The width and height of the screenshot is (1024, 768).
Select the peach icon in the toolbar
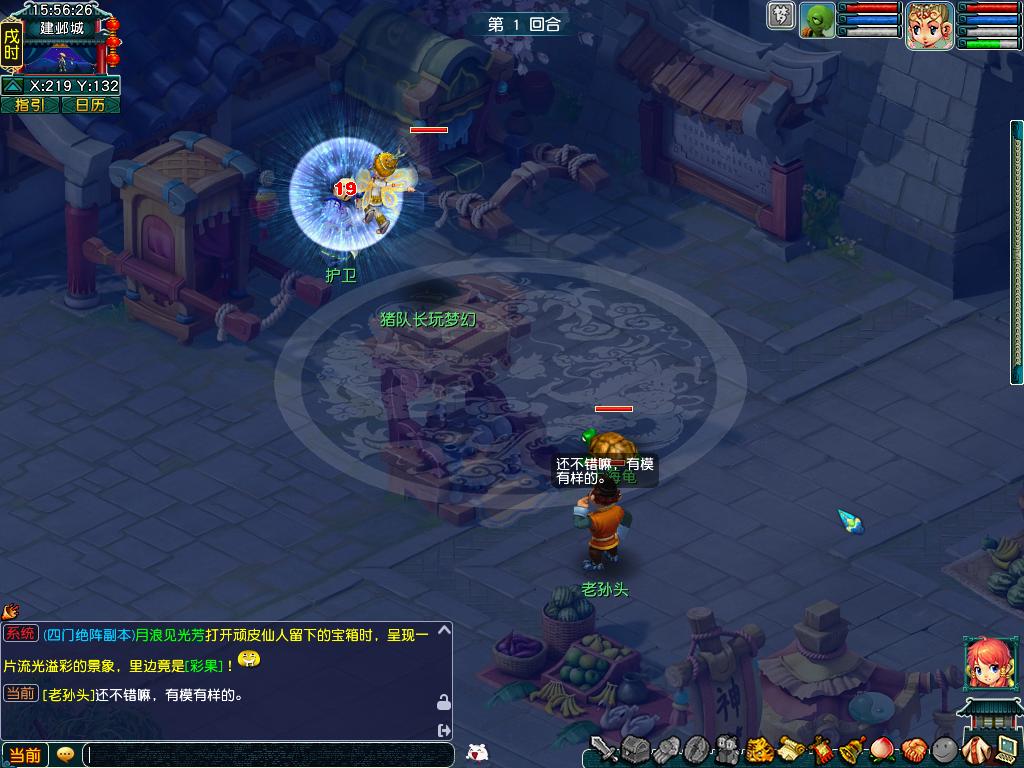pos(882,749)
